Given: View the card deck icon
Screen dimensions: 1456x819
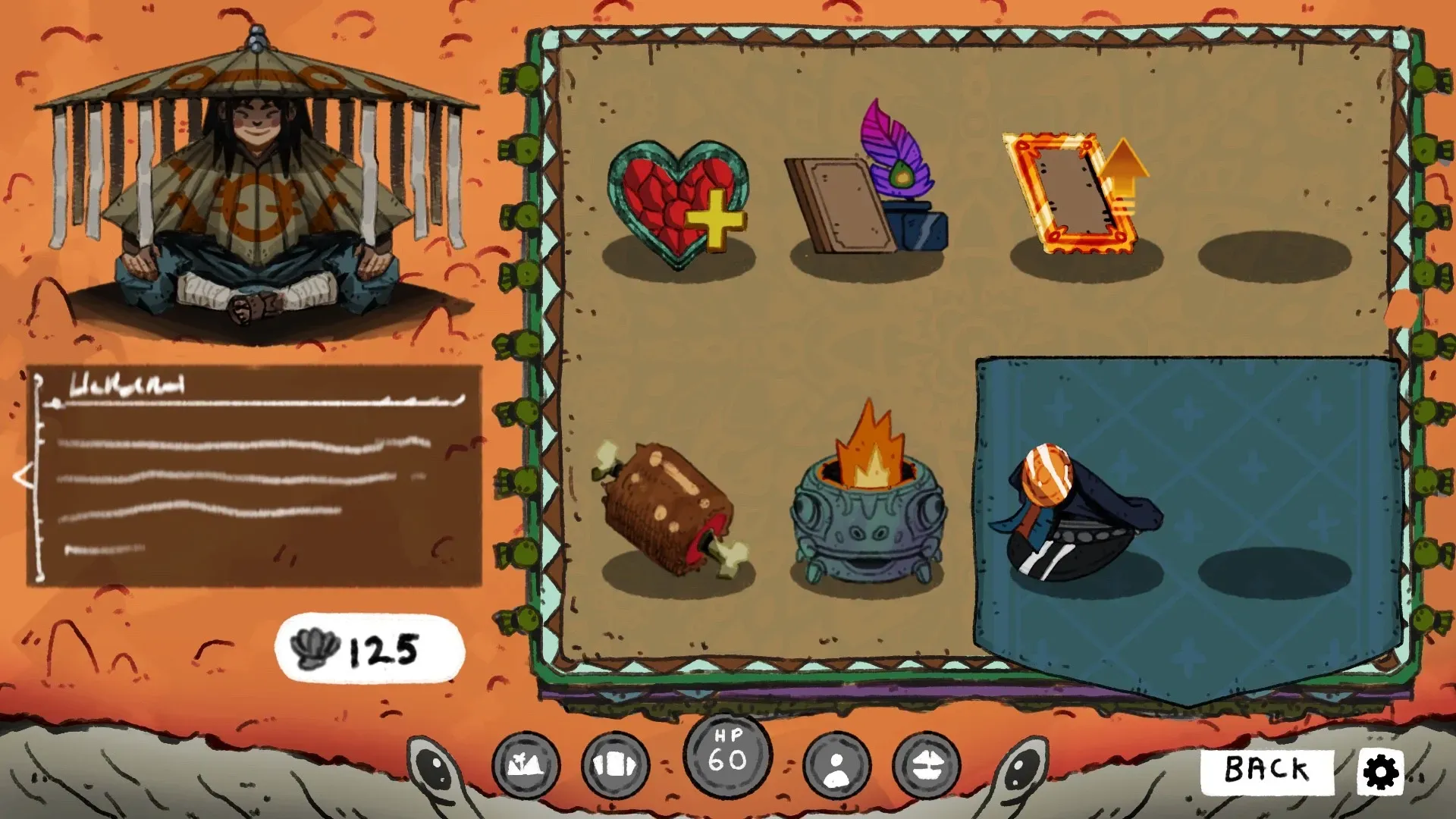Looking at the screenshot, I should tap(615, 766).
